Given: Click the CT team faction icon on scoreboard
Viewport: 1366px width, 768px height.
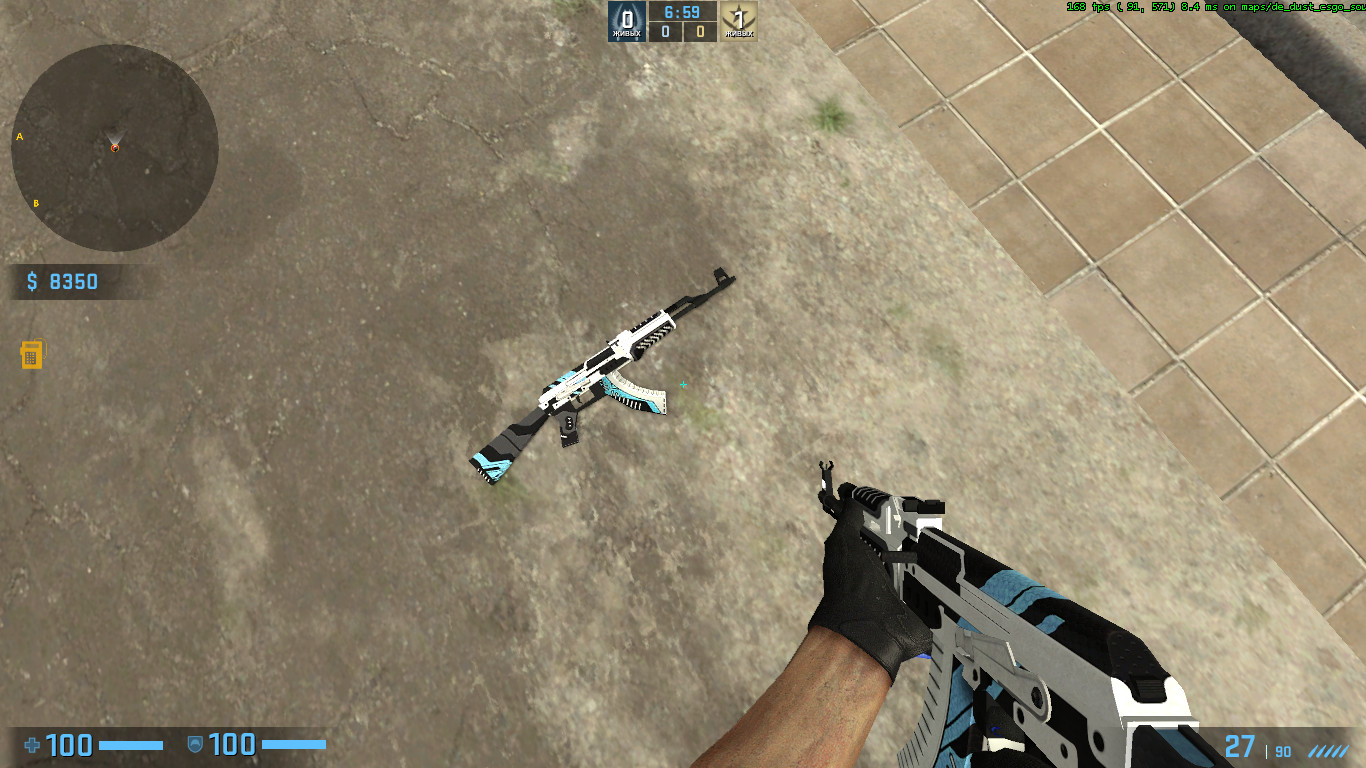Looking at the screenshot, I should click(627, 20).
